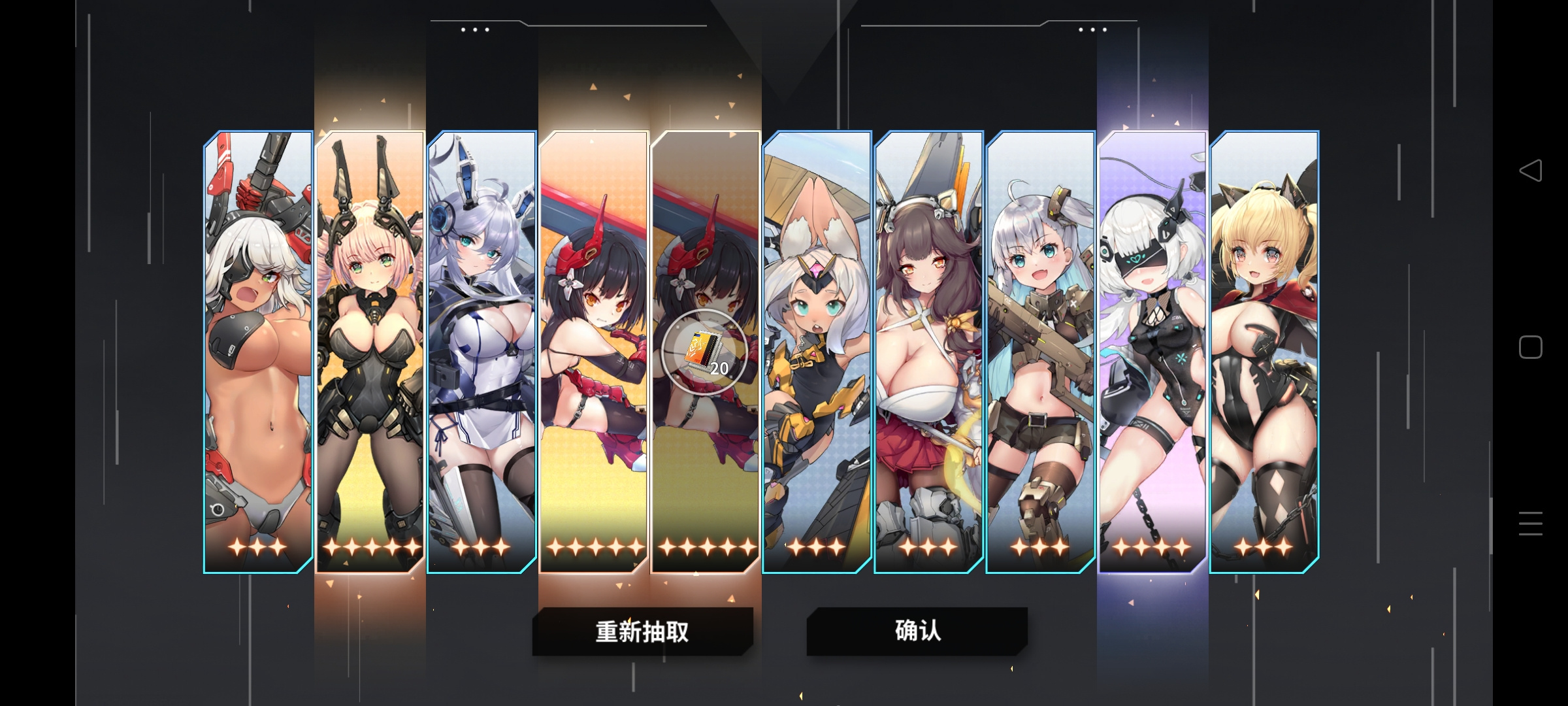The width and height of the screenshot is (1568, 706).
Task: Tap the five-star rating under the pink-haired card
Action: pyautogui.click(x=370, y=545)
